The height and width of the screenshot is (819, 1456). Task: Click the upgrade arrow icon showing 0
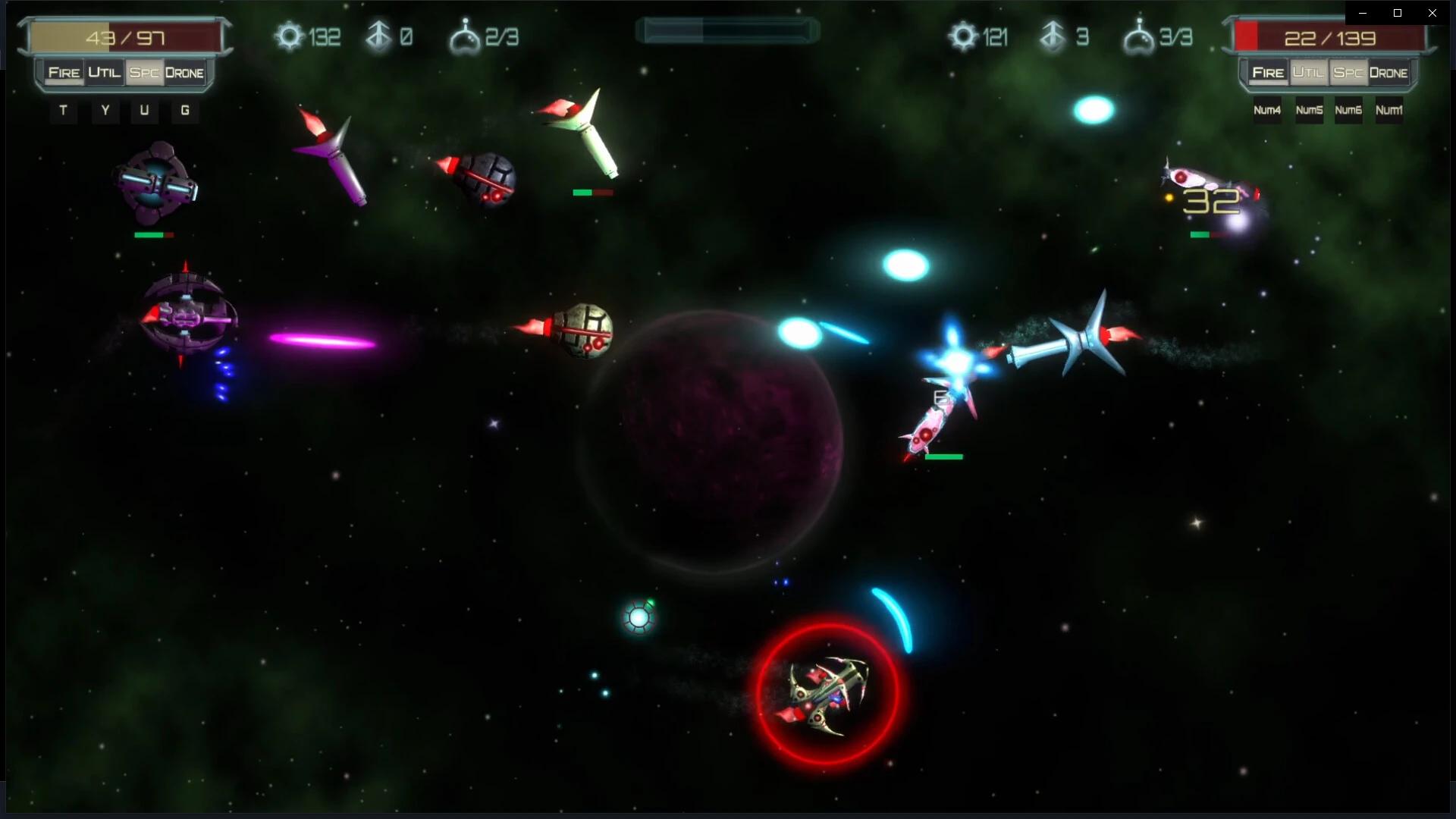coord(377,36)
